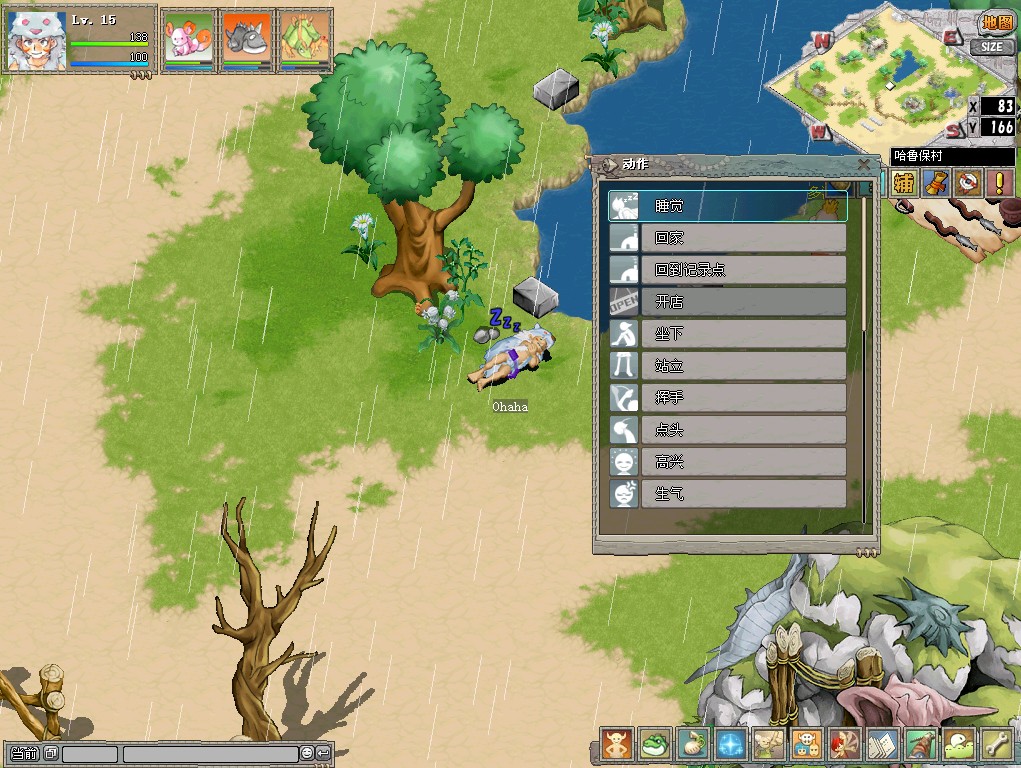This screenshot has height=768, width=1021.
Task: Close the 动作 action window
Action: click(x=864, y=165)
